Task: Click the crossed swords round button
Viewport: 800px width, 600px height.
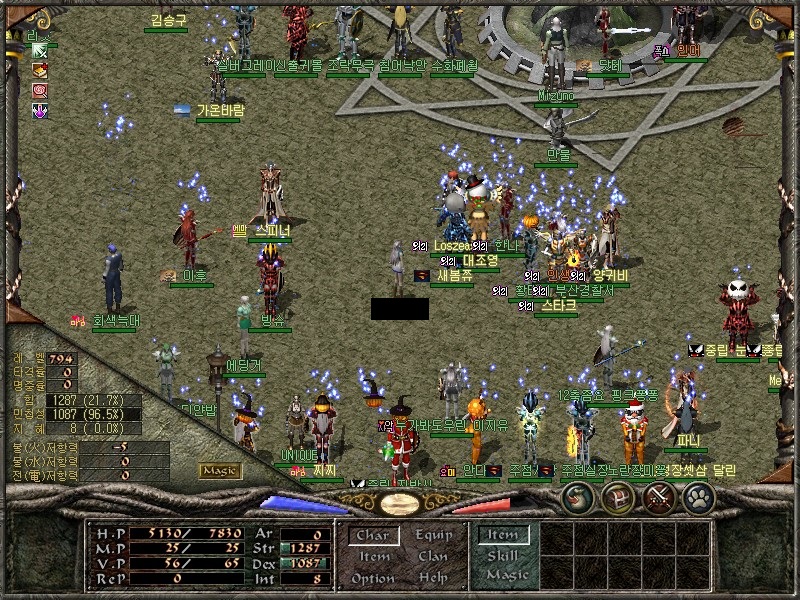Action: pyautogui.click(x=660, y=495)
